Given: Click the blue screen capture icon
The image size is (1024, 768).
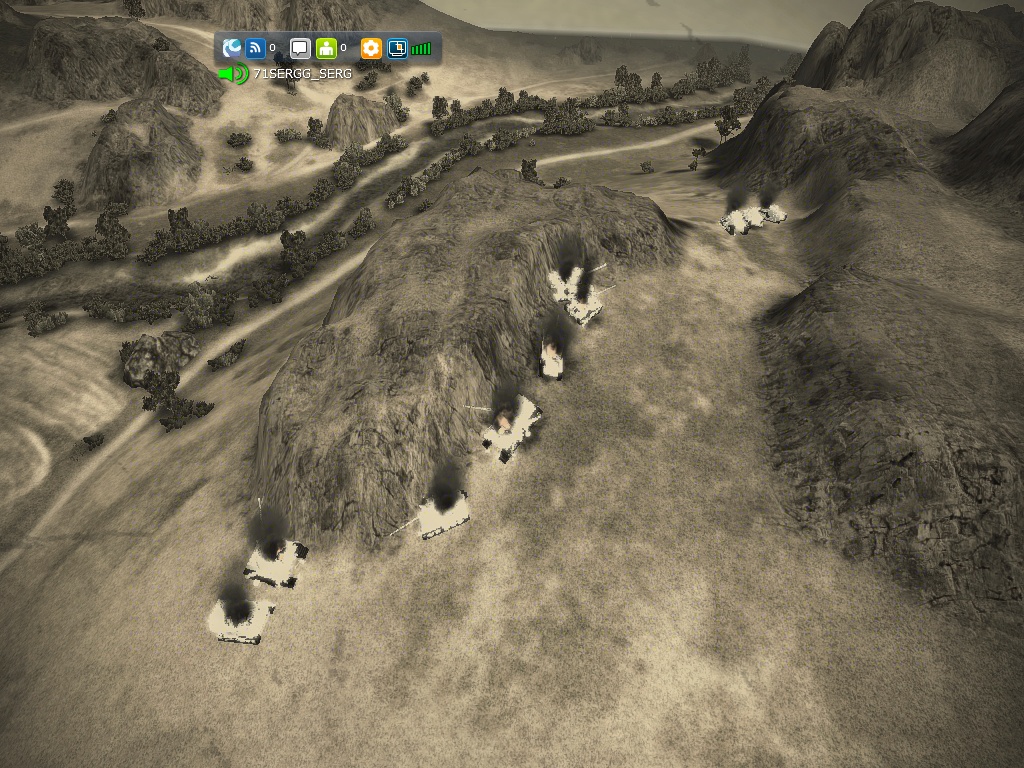Looking at the screenshot, I should click(397, 48).
